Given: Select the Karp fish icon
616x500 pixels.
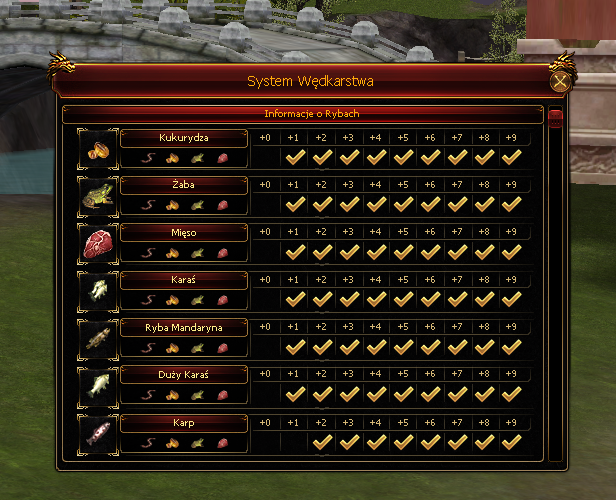Looking at the screenshot, I should 99,432.
